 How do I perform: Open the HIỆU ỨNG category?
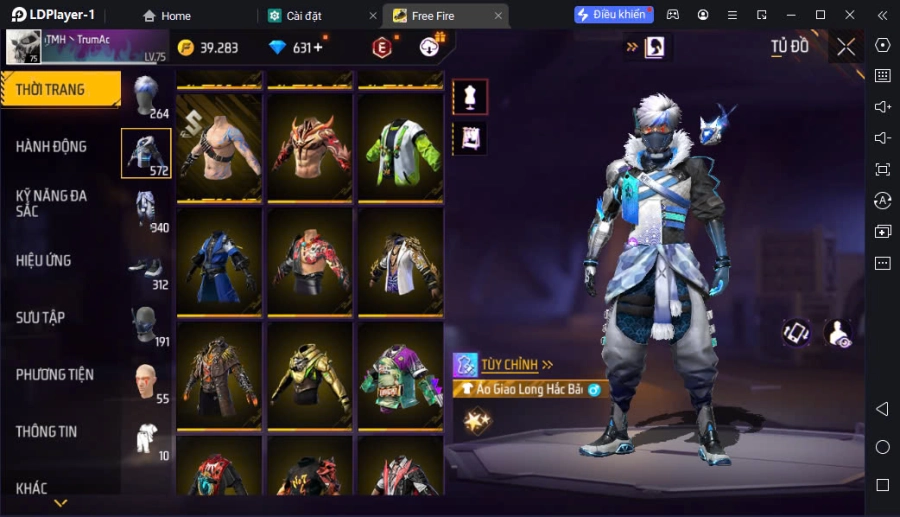click(43, 261)
